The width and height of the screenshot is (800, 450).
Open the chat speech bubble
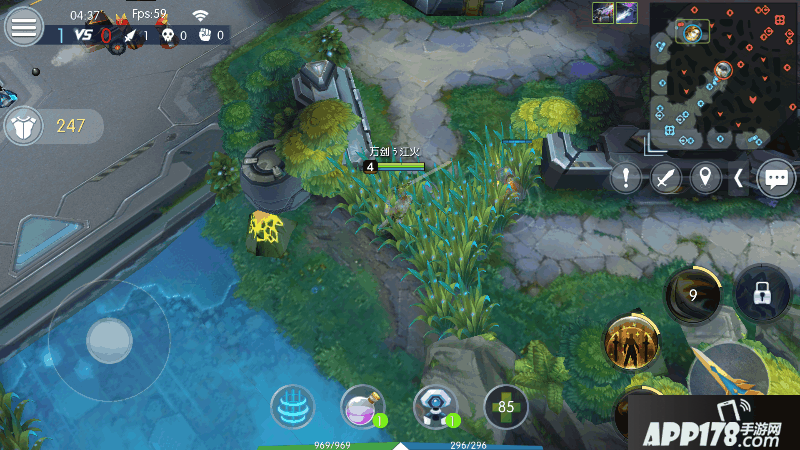(x=776, y=178)
